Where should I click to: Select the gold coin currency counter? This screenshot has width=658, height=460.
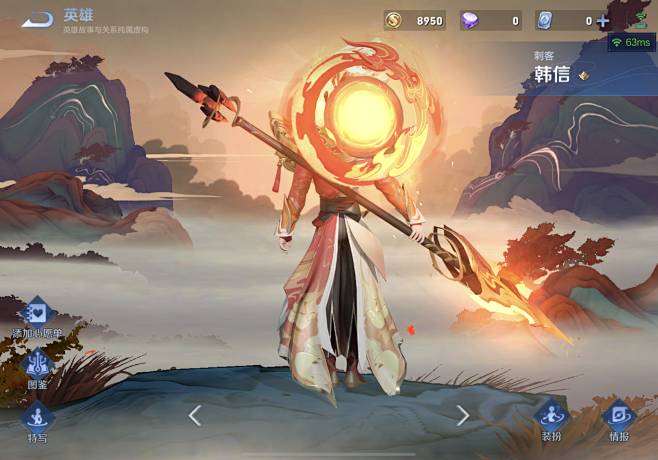click(414, 20)
